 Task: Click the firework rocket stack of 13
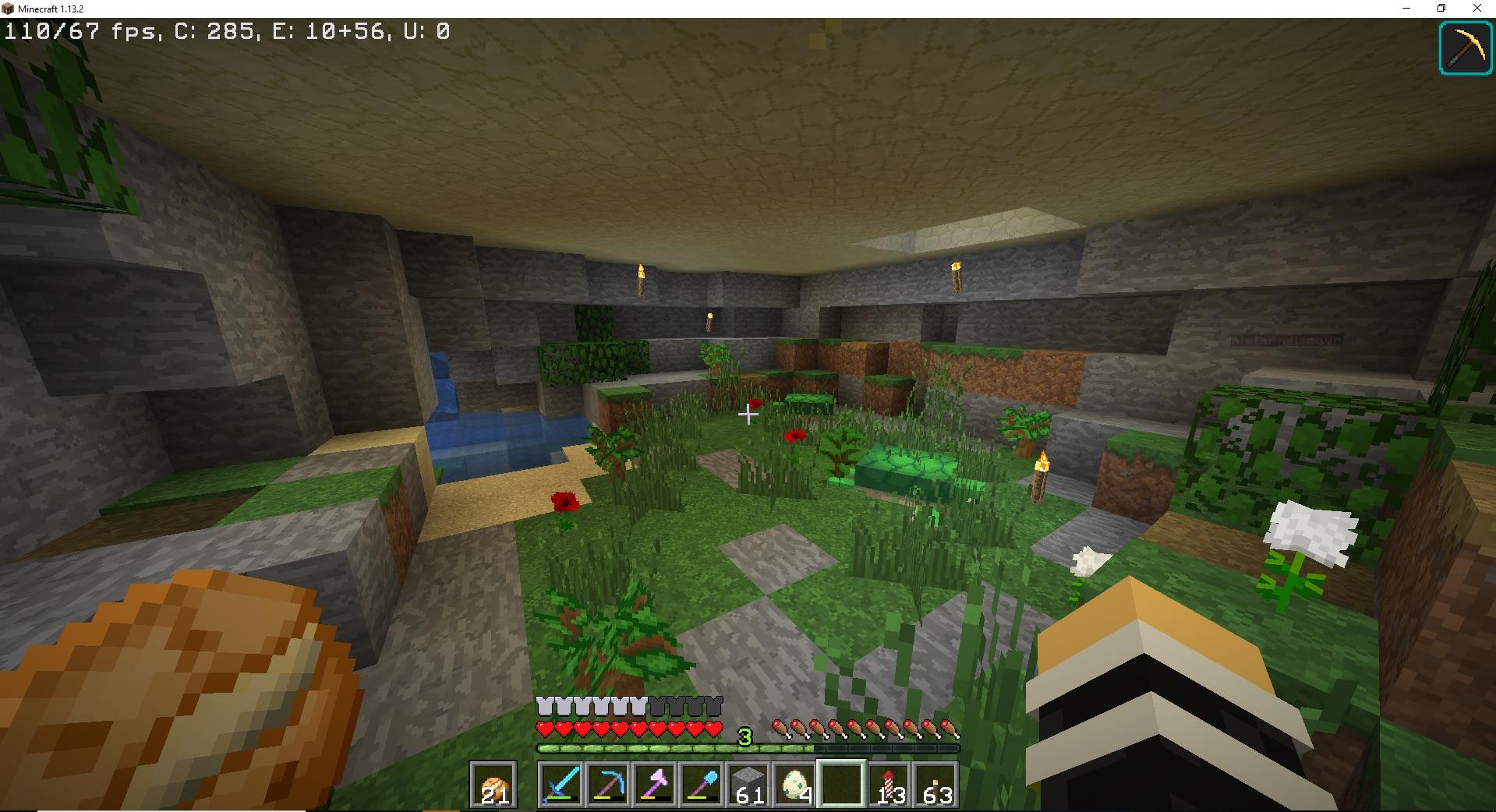pos(889,786)
